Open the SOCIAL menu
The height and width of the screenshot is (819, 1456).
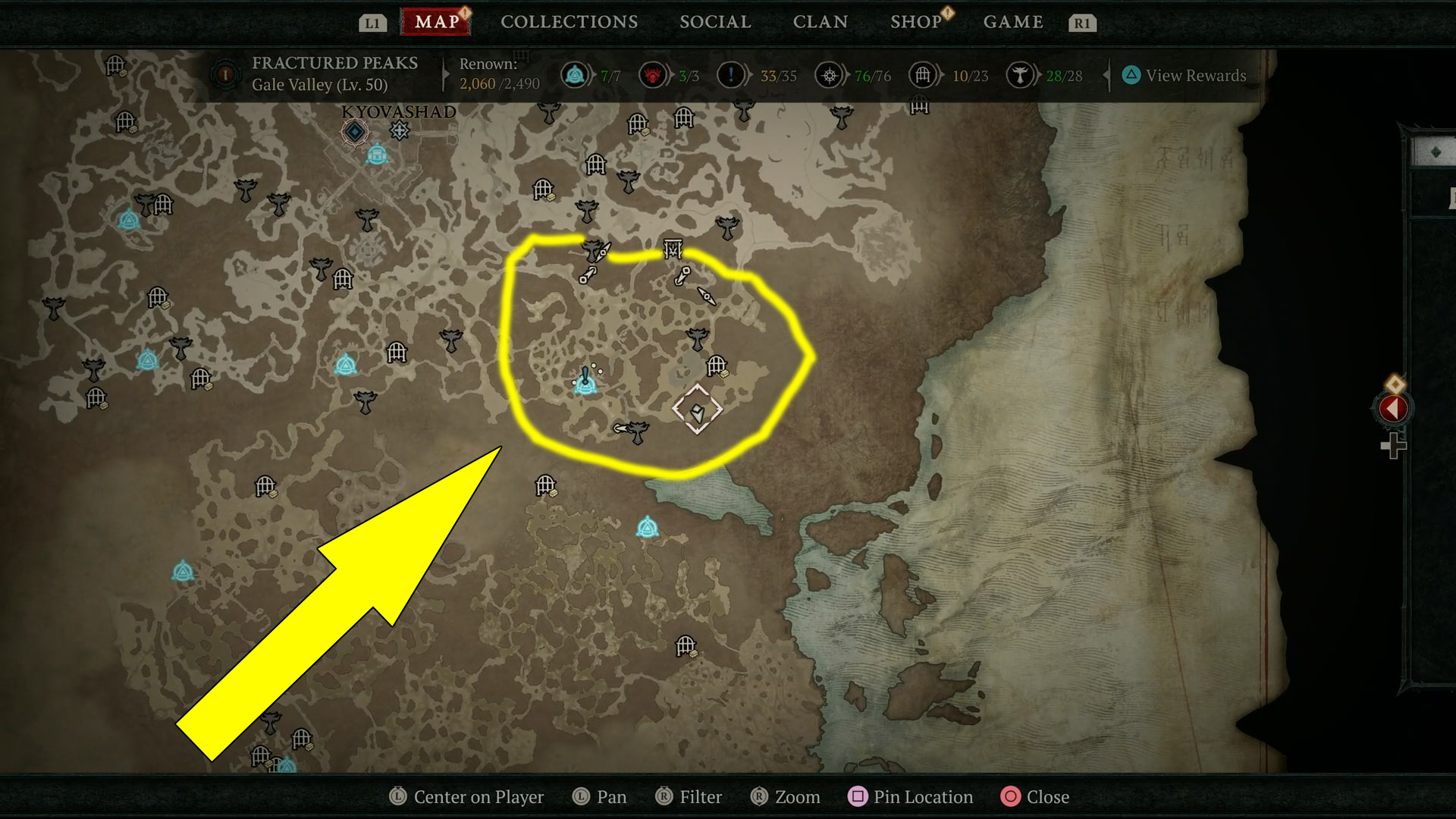coord(714,22)
